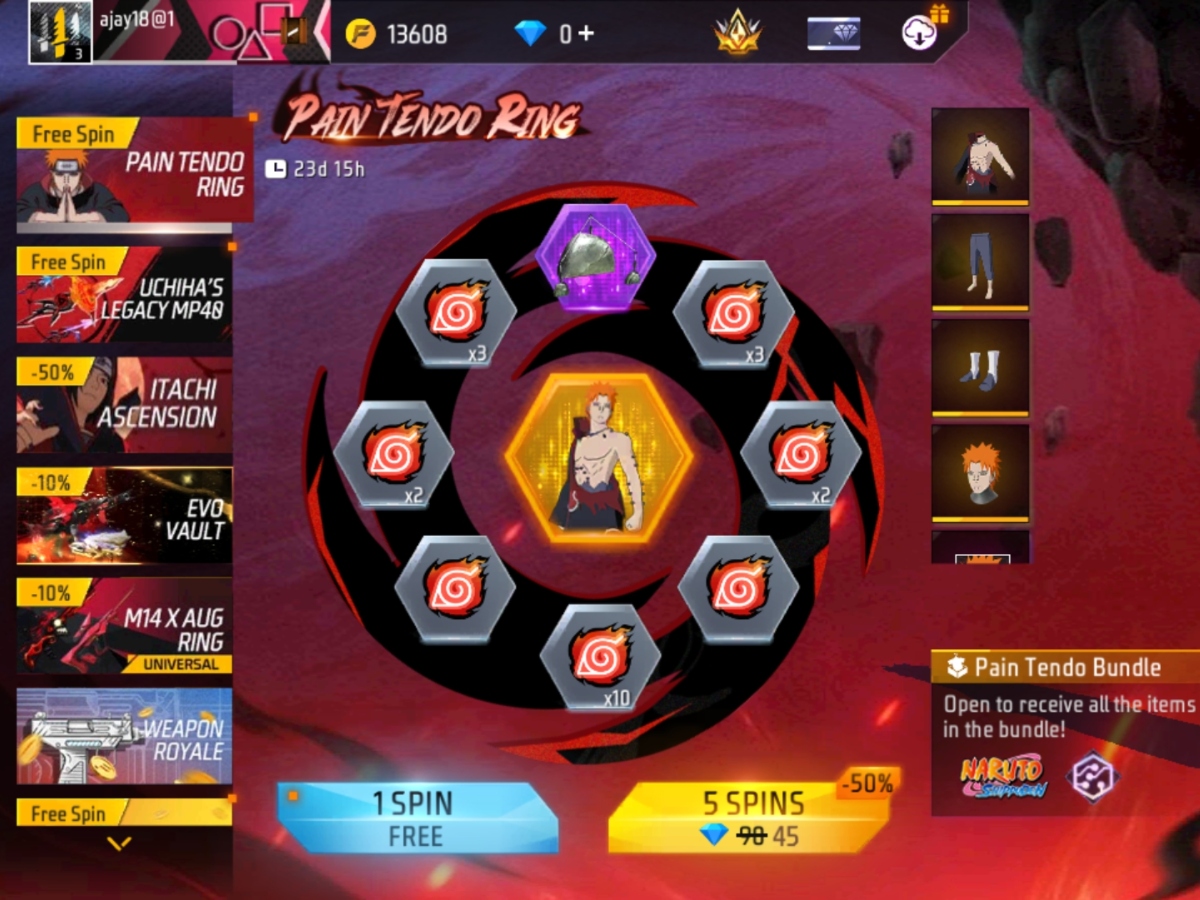1200x900 pixels.
Task: Open the cloud download icon
Action: pos(918,33)
